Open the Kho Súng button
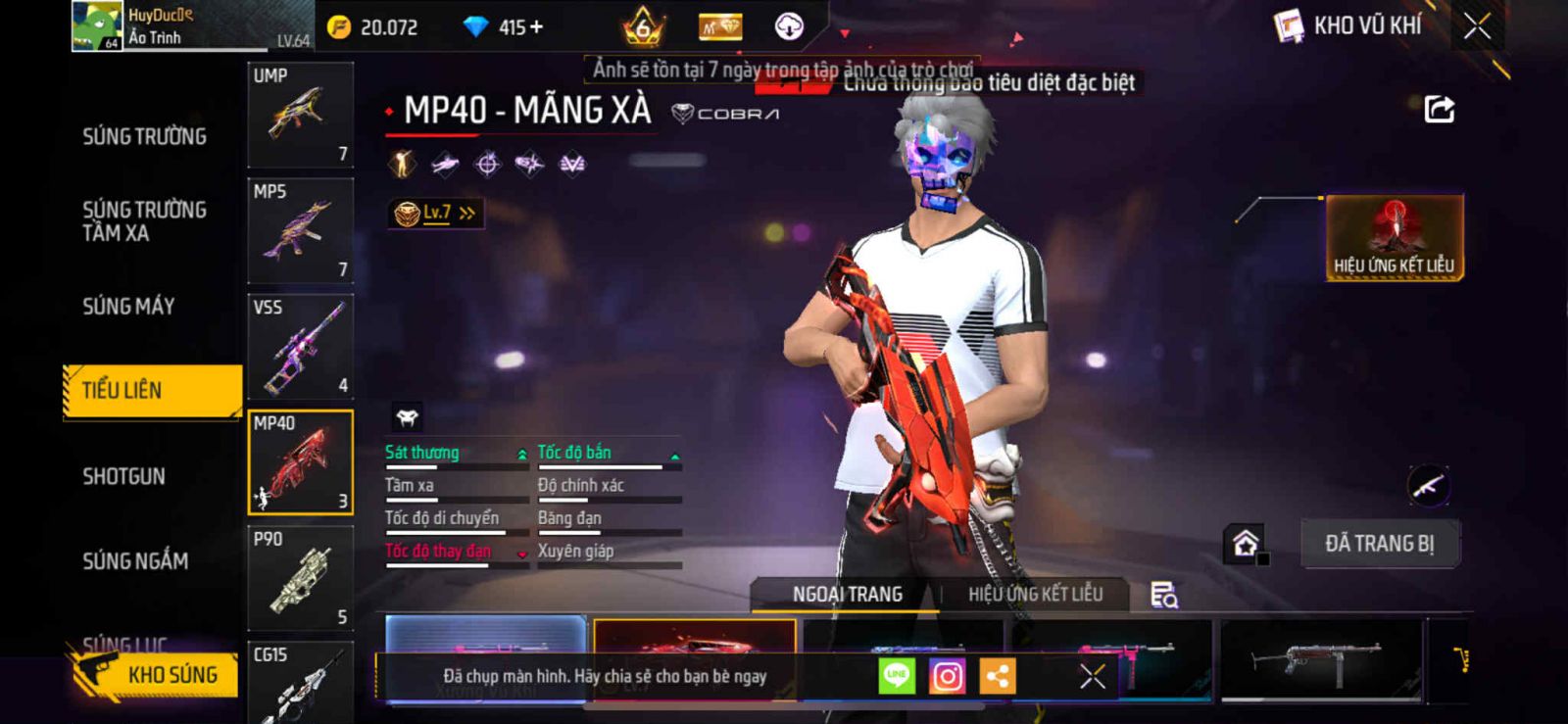Screen dimensions: 1568x724 157,674
